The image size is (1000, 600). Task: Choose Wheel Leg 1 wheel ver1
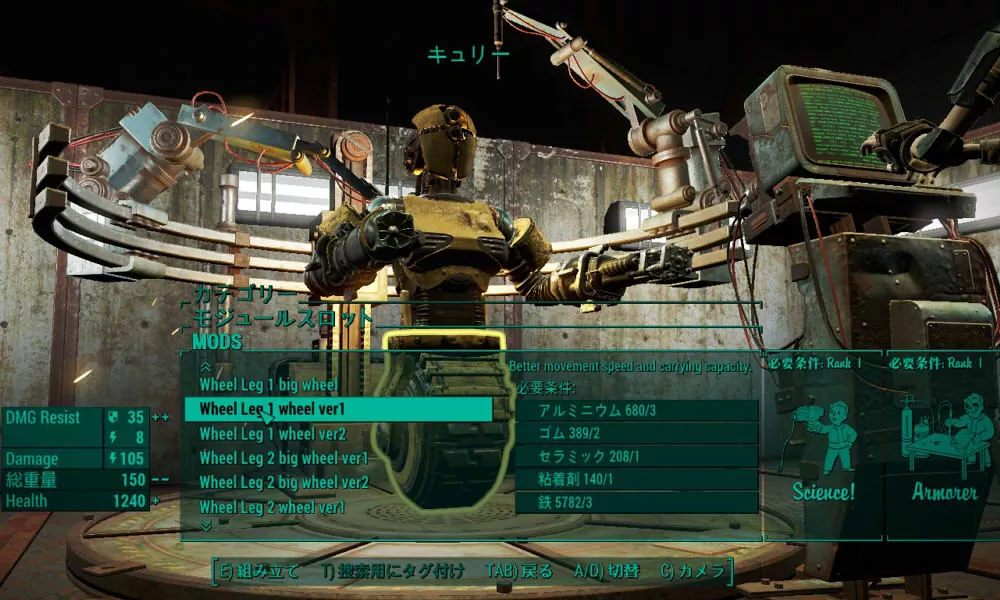click(x=272, y=409)
